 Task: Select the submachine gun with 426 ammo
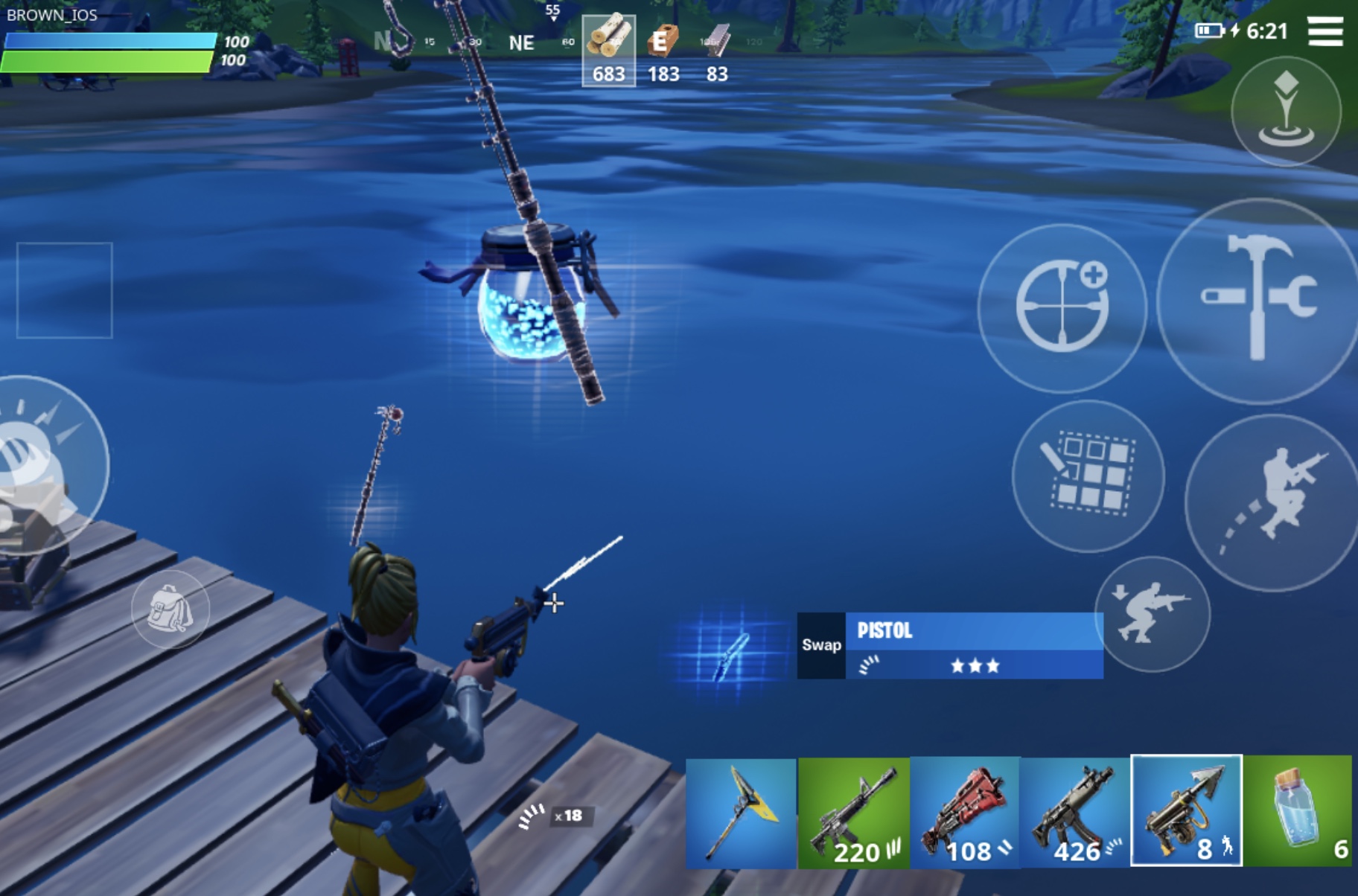[1075, 813]
